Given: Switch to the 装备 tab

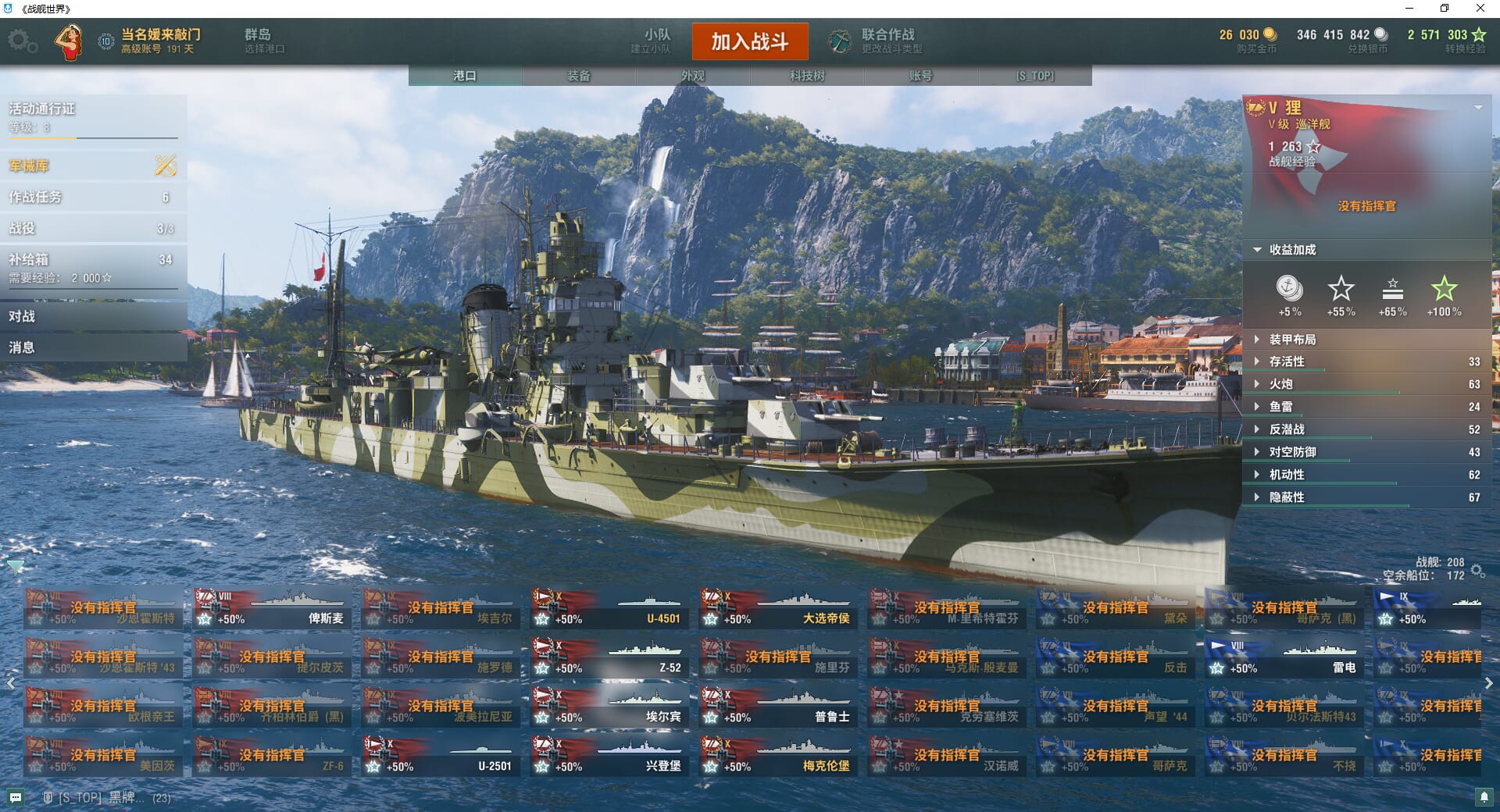Looking at the screenshot, I should (x=579, y=76).
